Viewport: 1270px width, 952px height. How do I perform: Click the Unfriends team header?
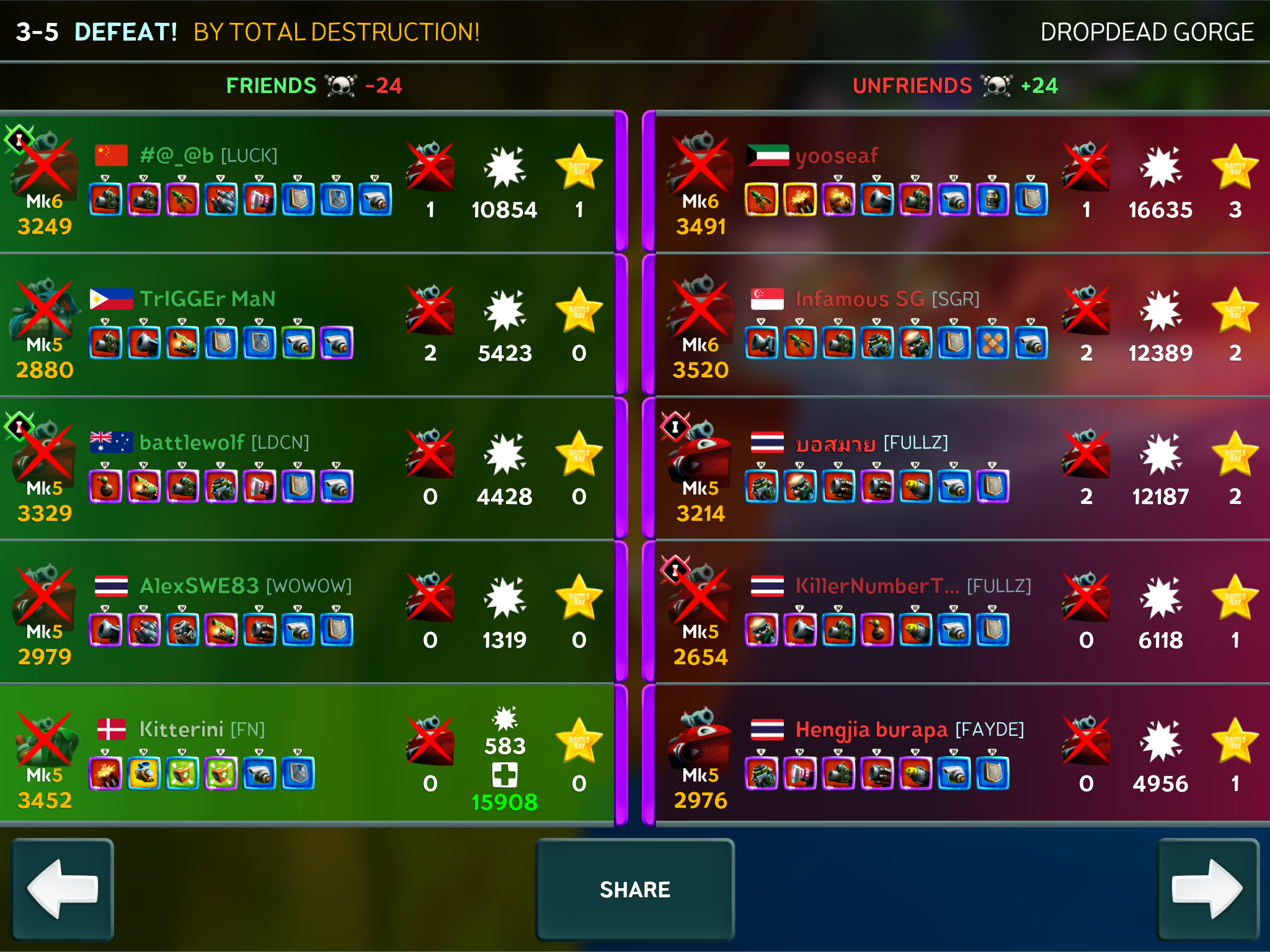click(x=912, y=86)
